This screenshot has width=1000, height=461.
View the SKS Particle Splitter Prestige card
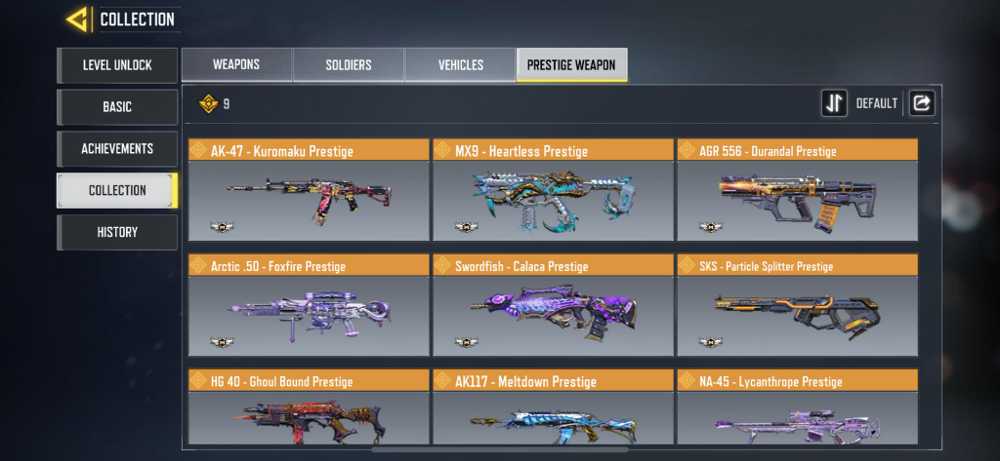797,305
